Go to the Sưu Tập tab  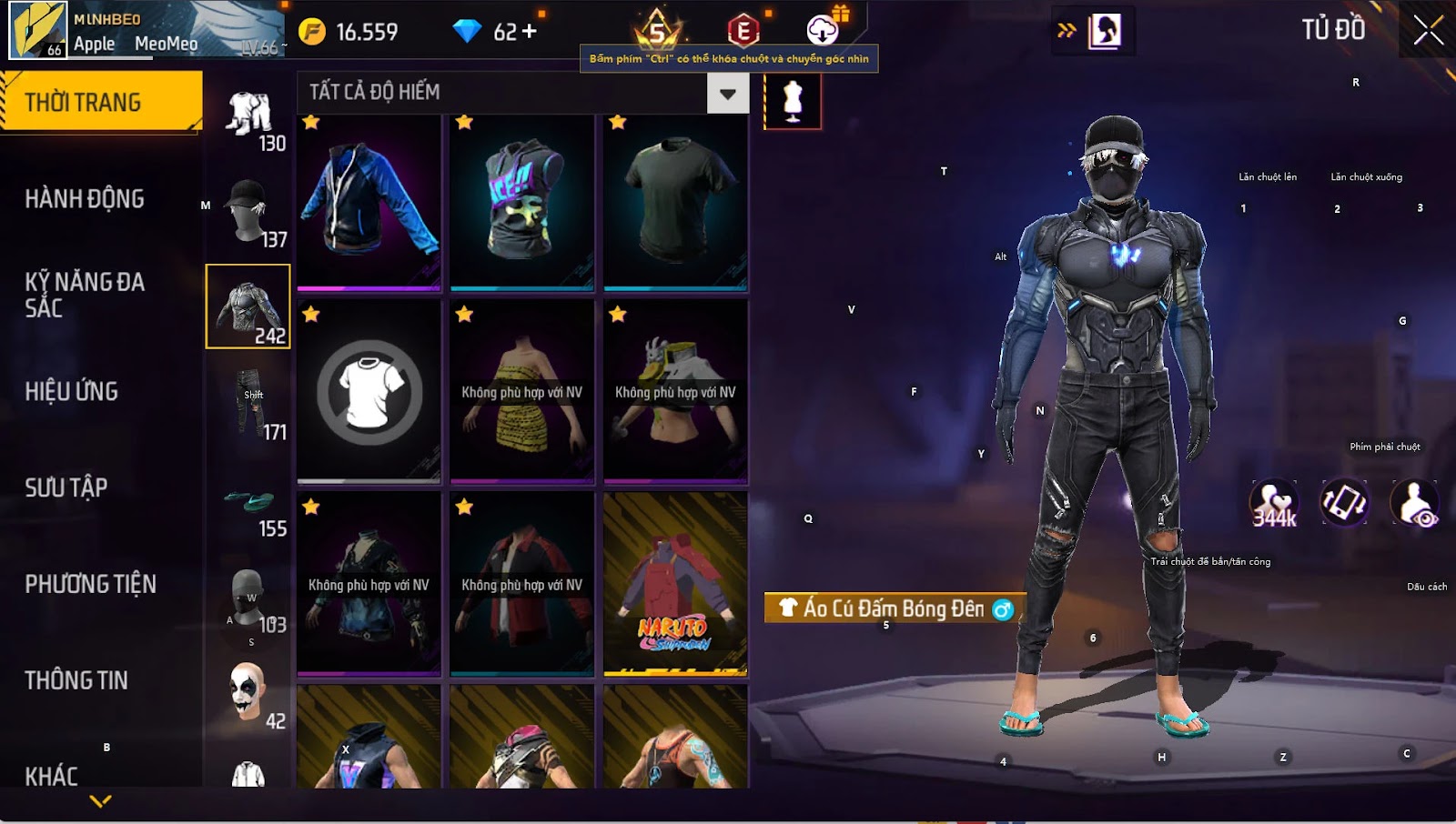(66, 487)
